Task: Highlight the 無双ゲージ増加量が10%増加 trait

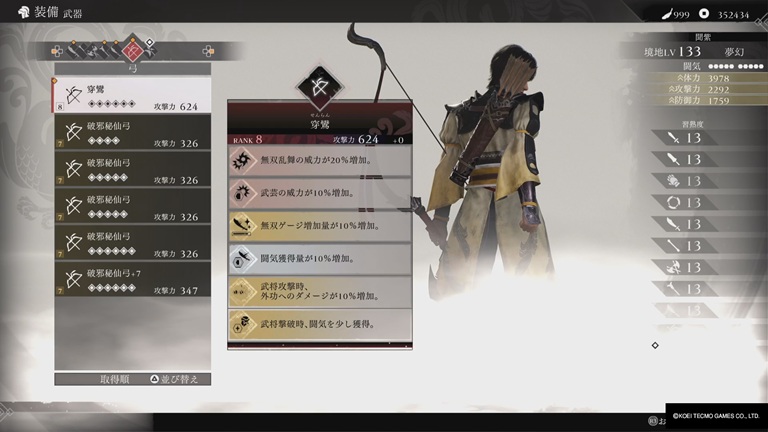Action: coord(319,226)
